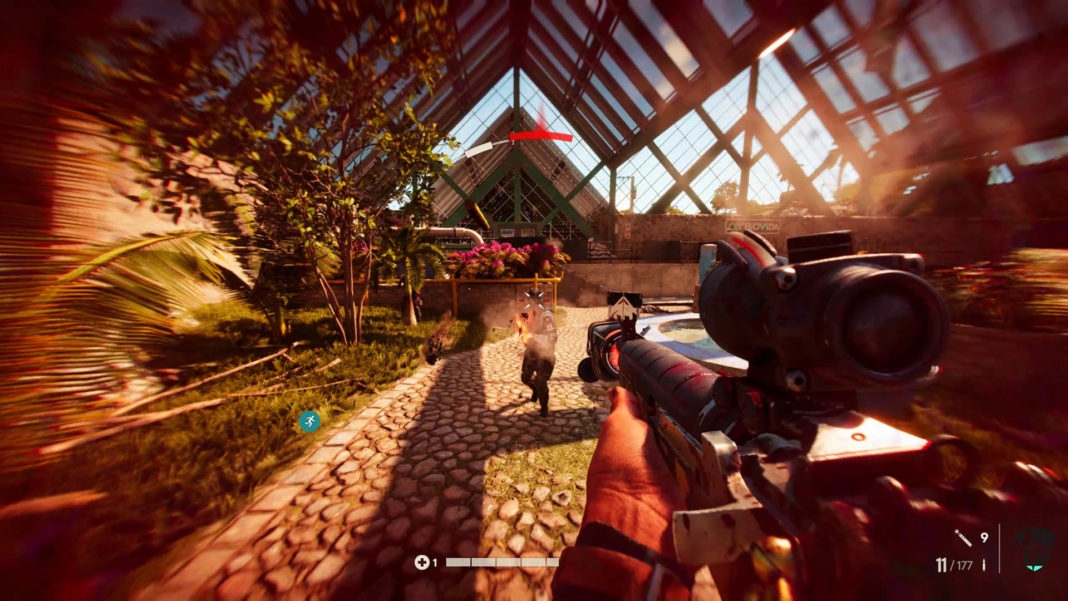
Task: Select the dynamite throwable icon
Action: [x=962, y=538]
